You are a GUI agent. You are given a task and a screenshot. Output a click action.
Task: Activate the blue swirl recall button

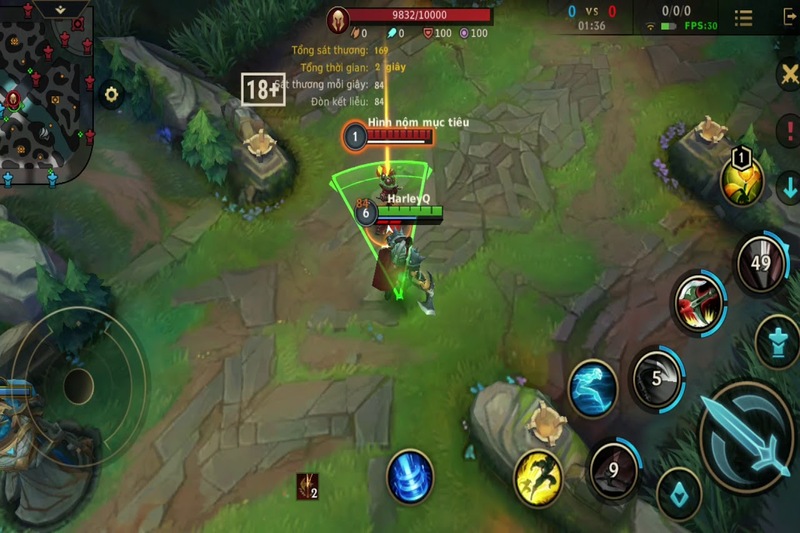click(410, 476)
